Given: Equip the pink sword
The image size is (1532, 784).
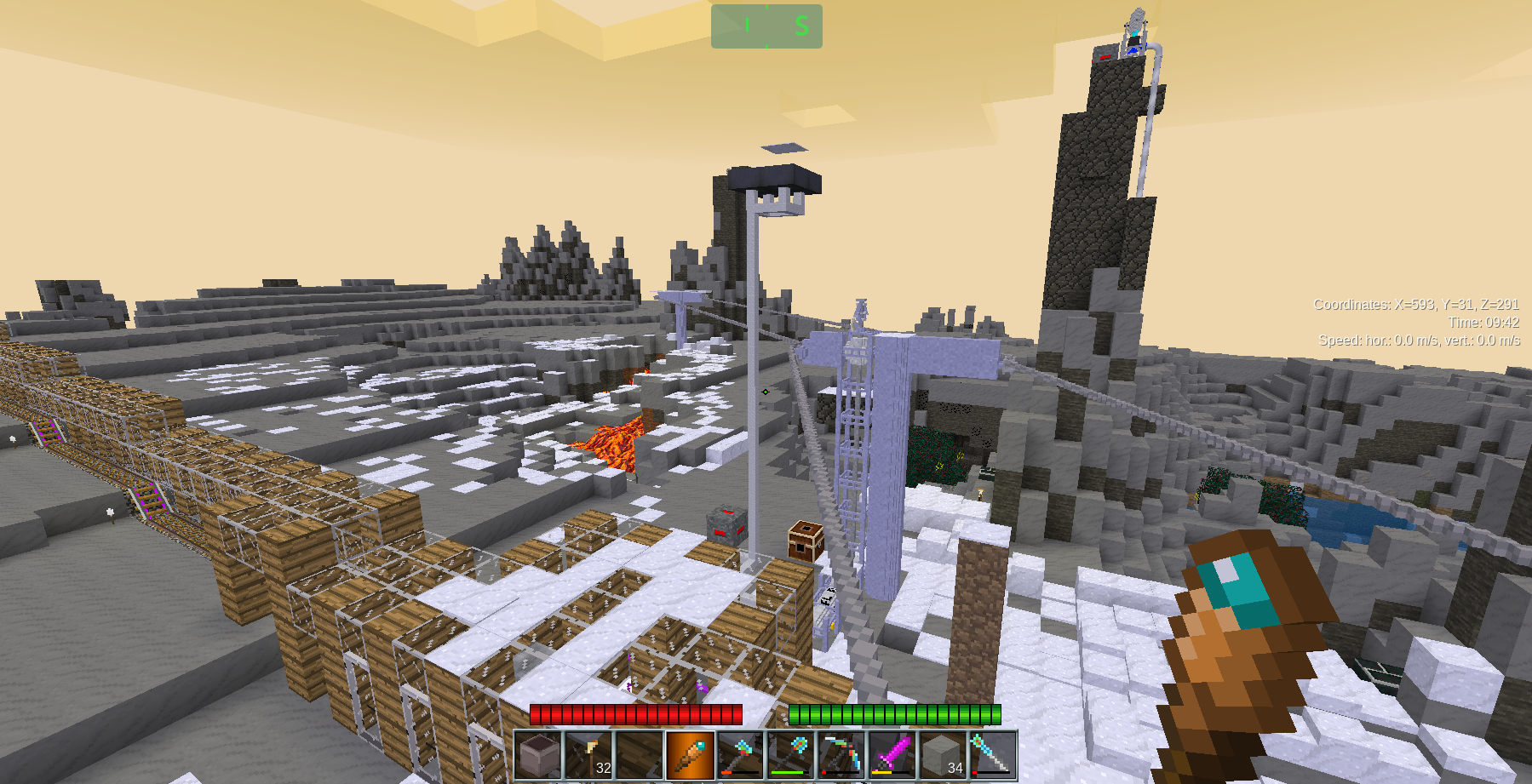Looking at the screenshot, I should 892,755.
